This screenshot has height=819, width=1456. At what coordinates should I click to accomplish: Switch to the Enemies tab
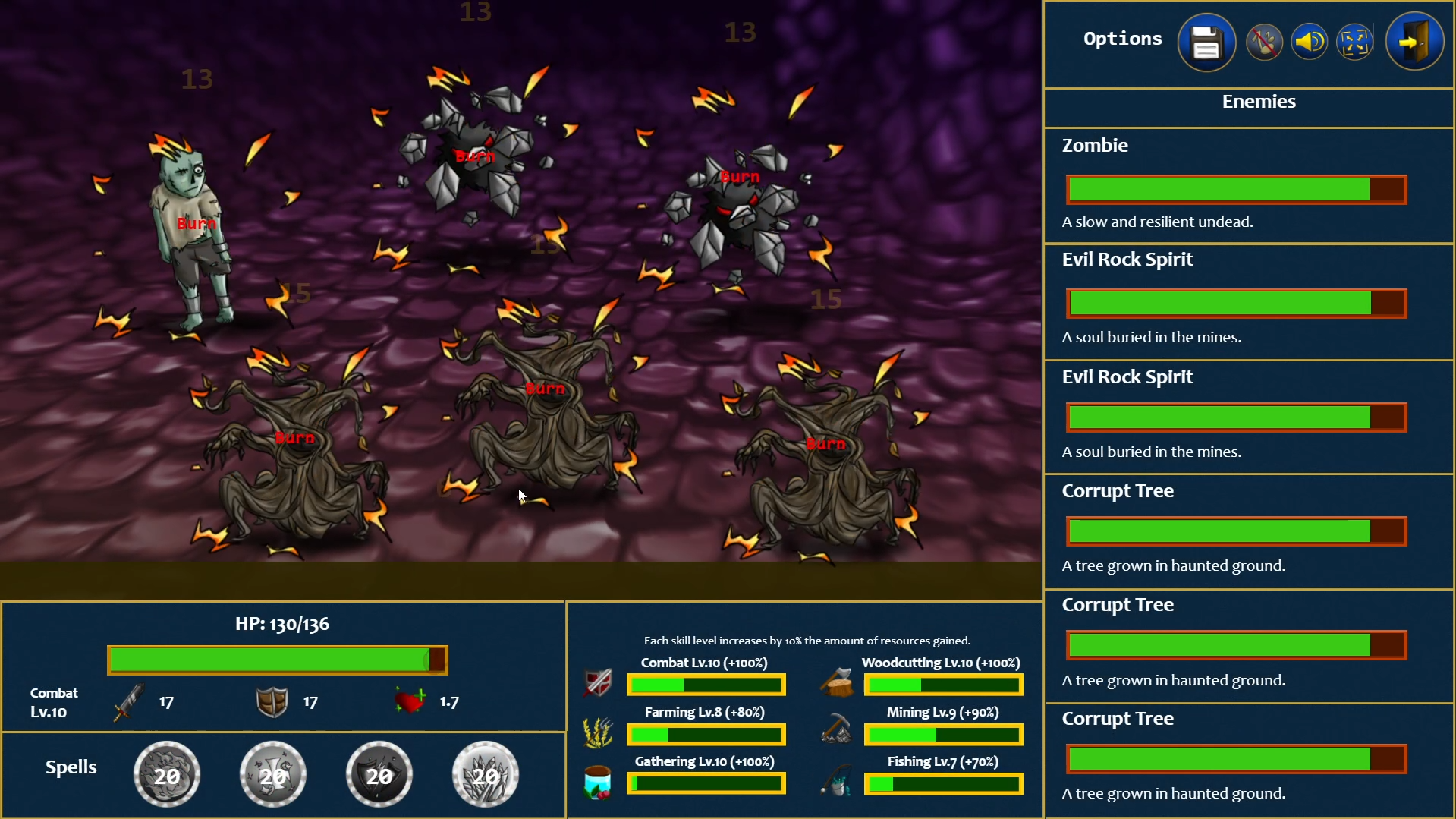pyautogui.click(x=1257, y=101)
